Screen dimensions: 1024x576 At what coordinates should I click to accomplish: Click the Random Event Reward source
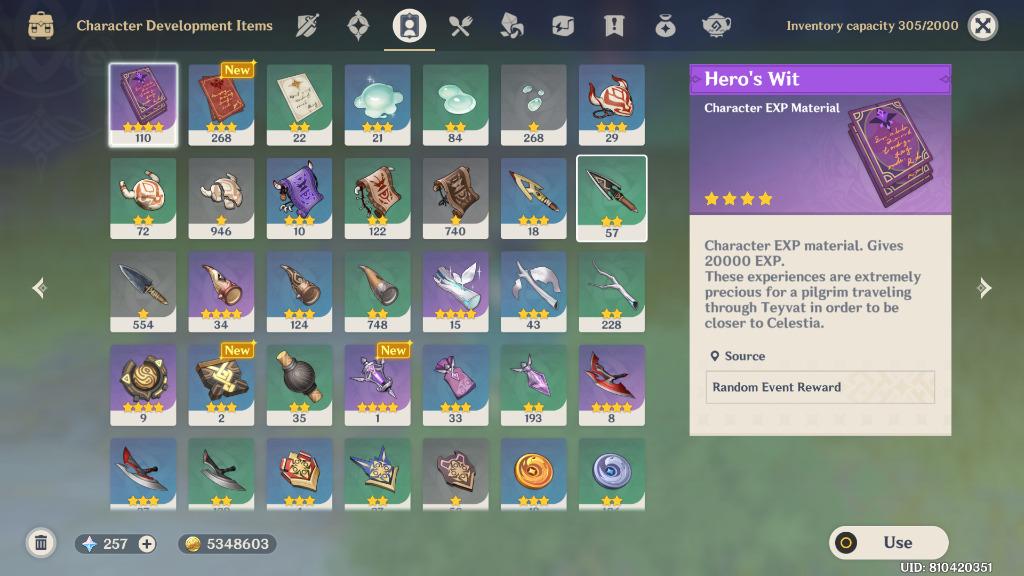click(820, 387)
